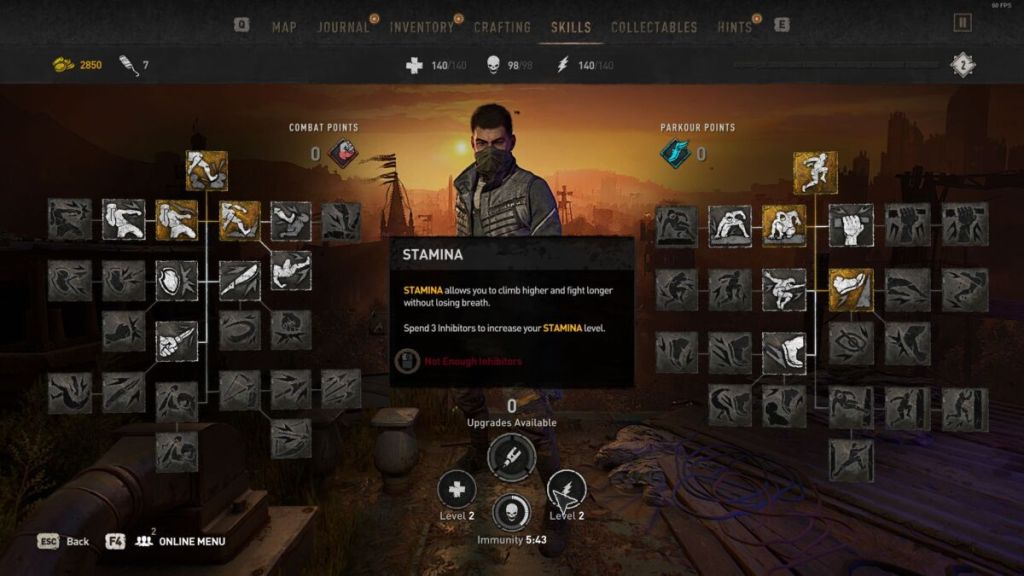Open the Inventory tab
This screenshot has width=1024, height=576.
coord(421,27)
